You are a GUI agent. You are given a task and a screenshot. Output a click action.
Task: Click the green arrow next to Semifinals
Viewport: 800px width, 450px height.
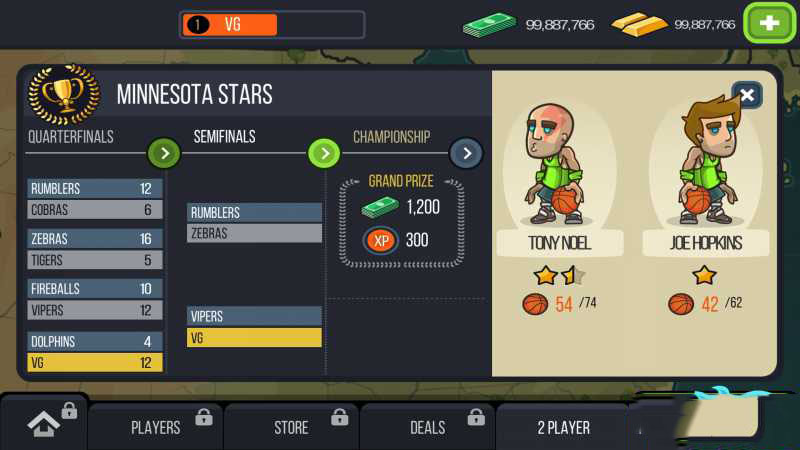click(323, 153)
